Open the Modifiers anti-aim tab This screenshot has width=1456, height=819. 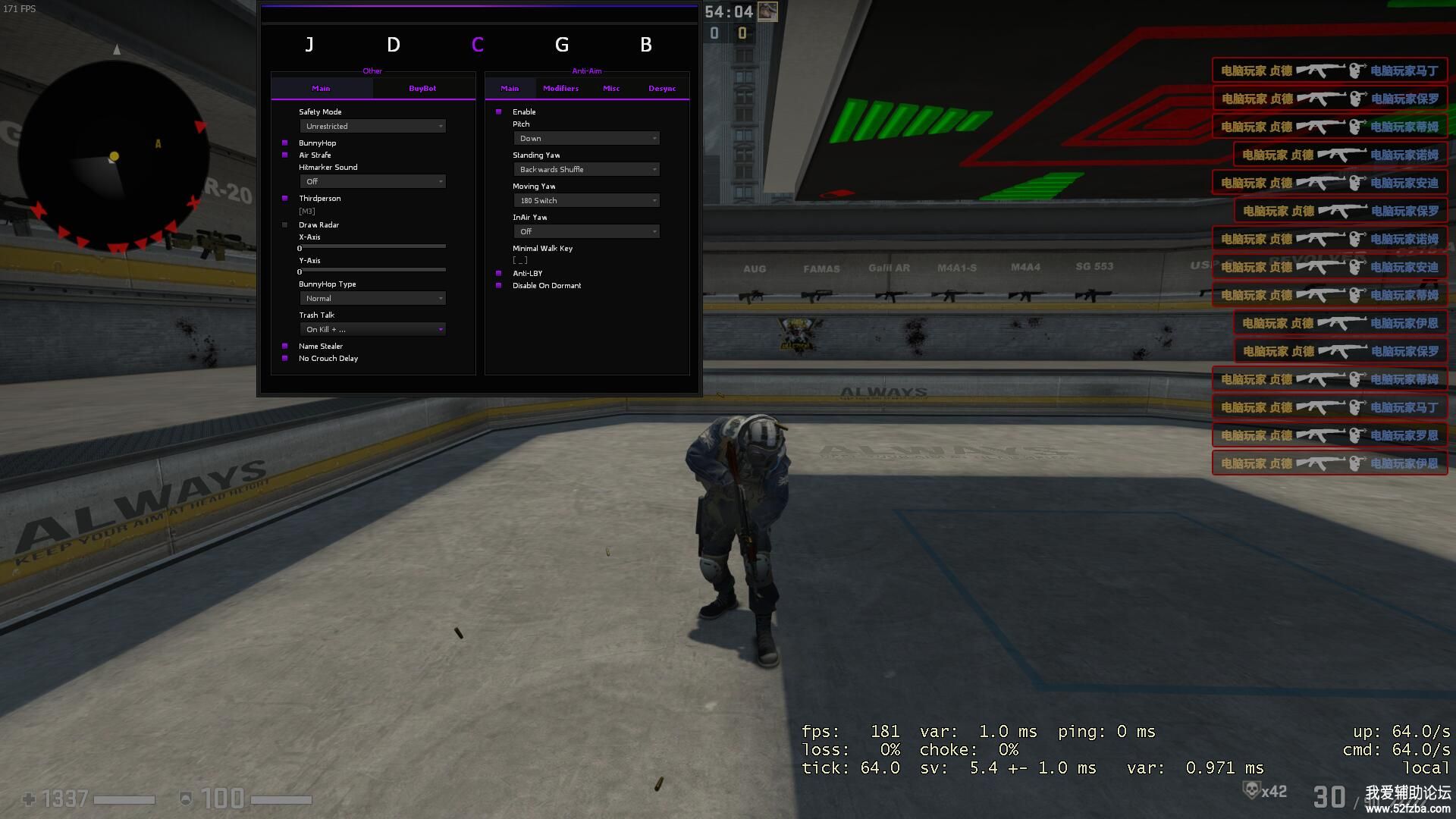coord(560,89)
